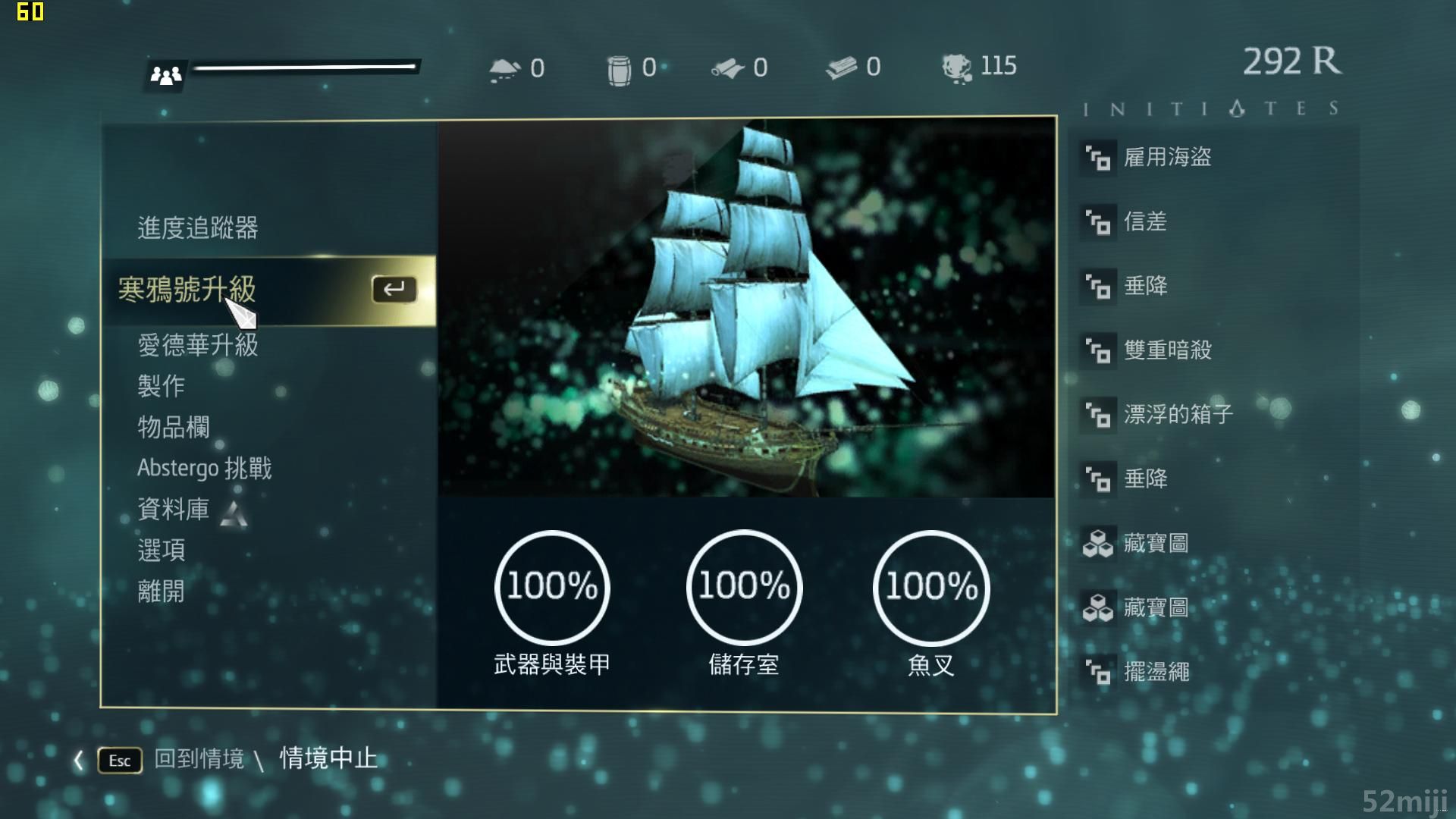Image resolution: width=1456 pixels, height=819 pixels.
Task: Open the 進度追蹤器 progress tracker
Action: [197, 227]
